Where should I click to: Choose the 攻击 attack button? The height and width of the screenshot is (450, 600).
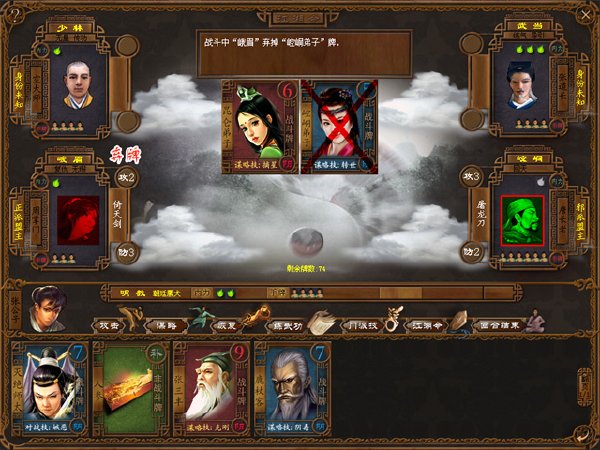coord(109,325)
